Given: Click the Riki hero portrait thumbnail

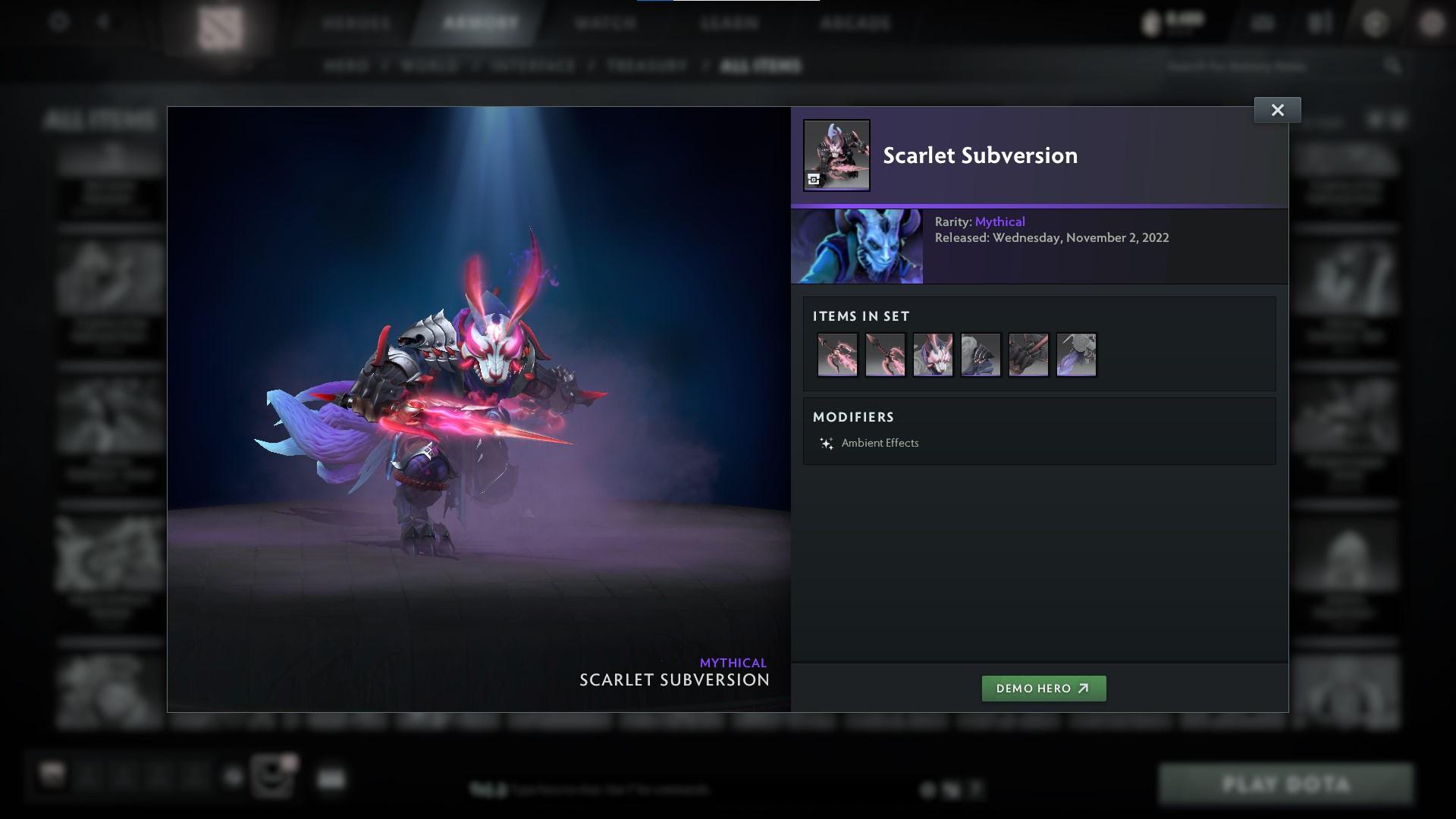Looking at the screenshot, I should pyautogui.click(x=857, y=246).
